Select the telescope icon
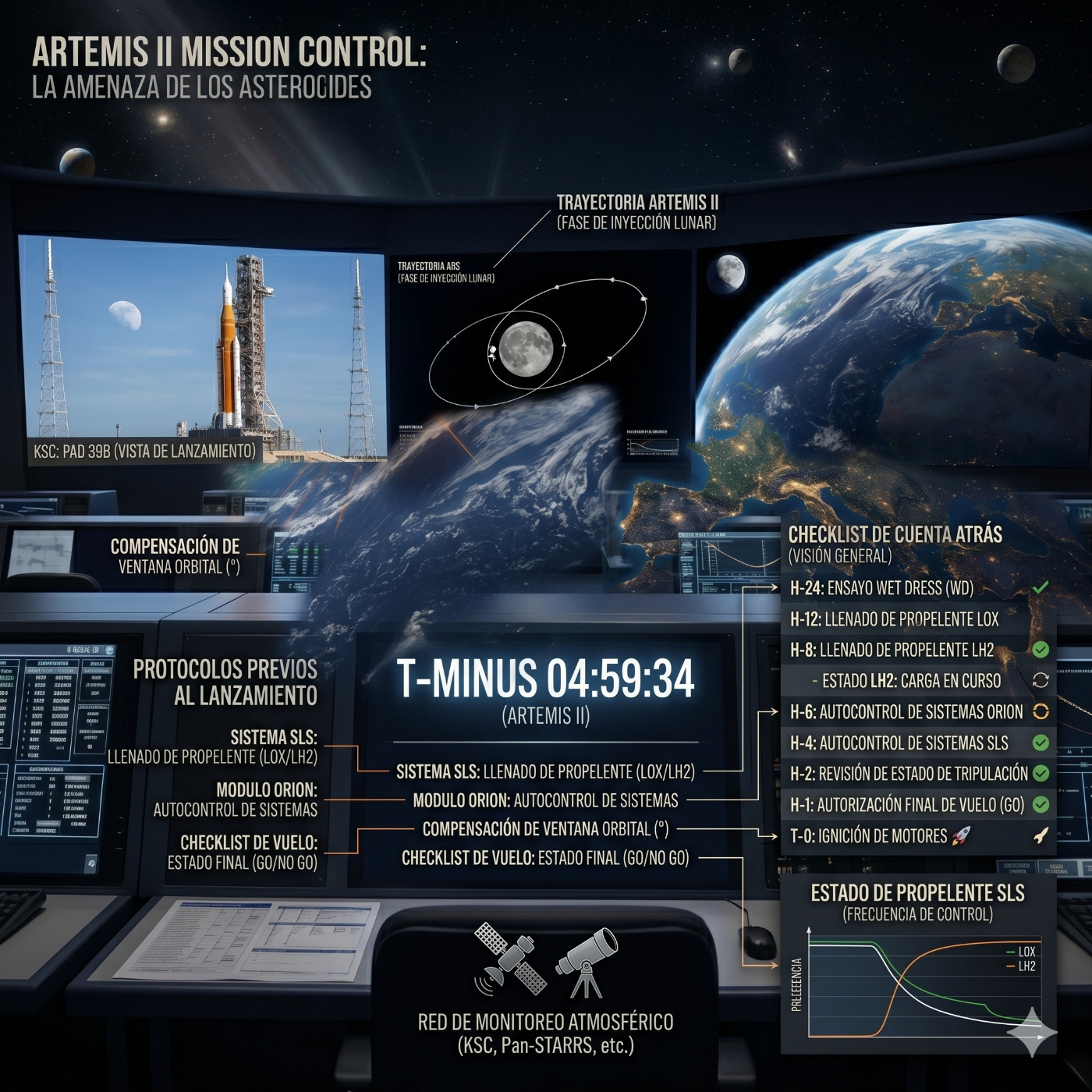 coord(587,961)
